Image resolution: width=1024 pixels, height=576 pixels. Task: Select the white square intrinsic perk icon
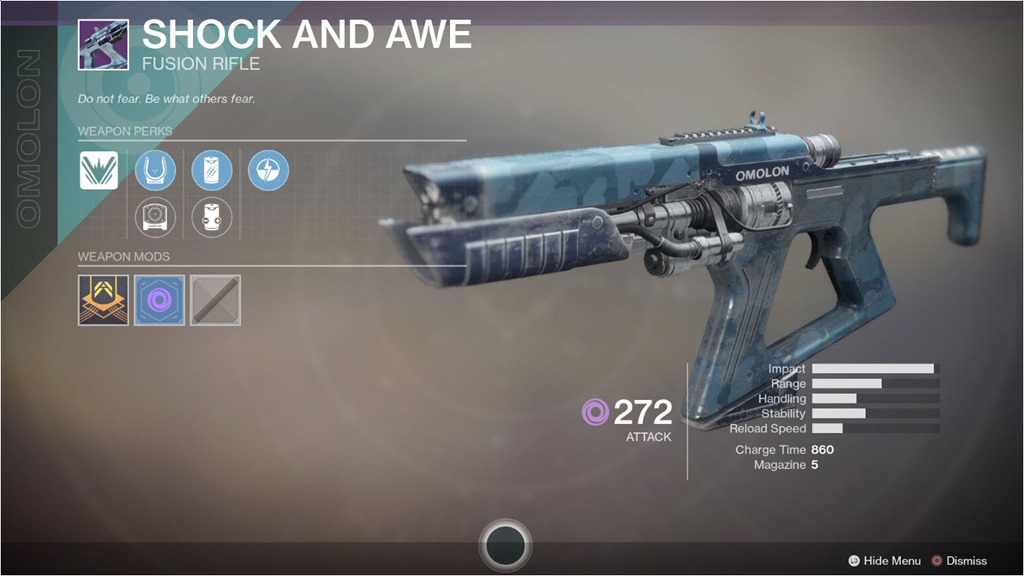[99, 170]
